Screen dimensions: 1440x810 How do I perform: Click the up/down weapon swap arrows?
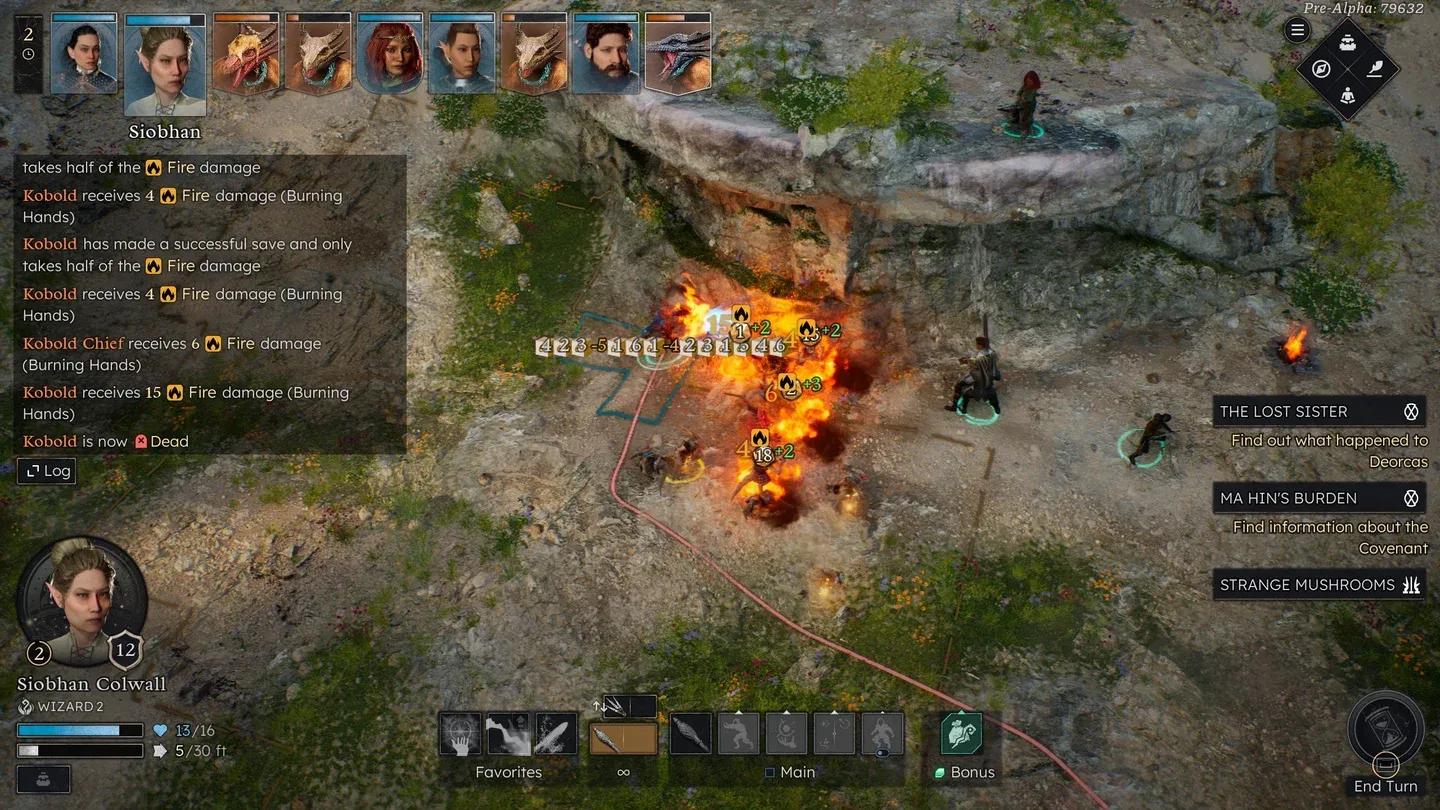coord(599,707)
